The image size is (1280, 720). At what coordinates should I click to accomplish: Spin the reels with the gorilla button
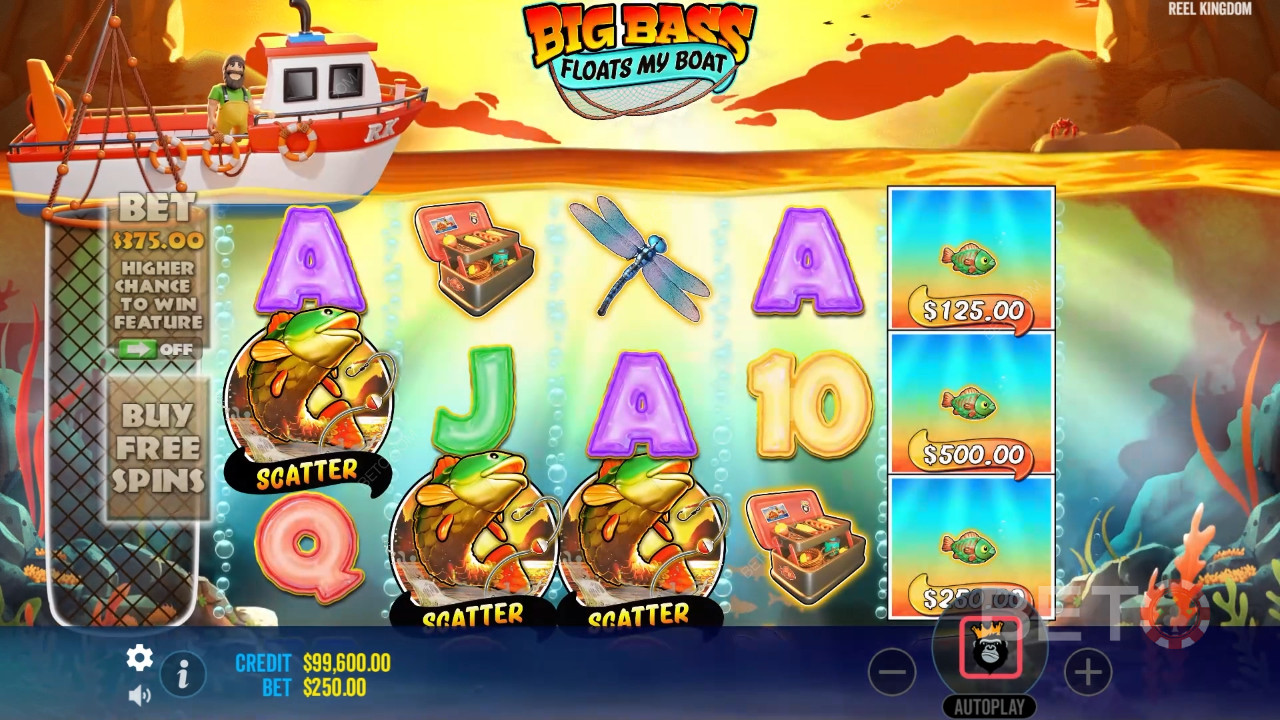tap(990, 647)
